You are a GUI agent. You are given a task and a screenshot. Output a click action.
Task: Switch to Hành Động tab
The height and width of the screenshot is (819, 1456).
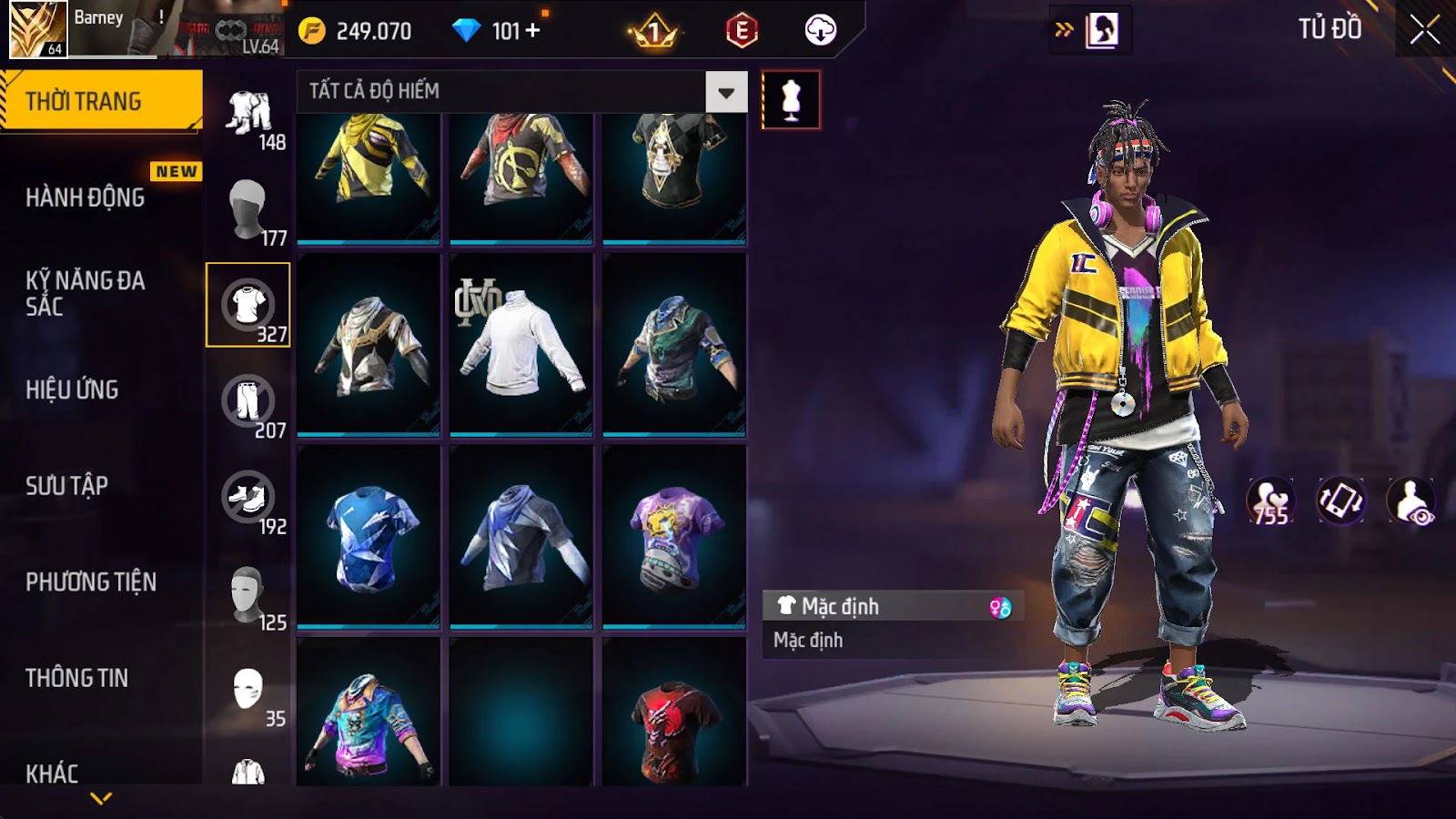86,197
